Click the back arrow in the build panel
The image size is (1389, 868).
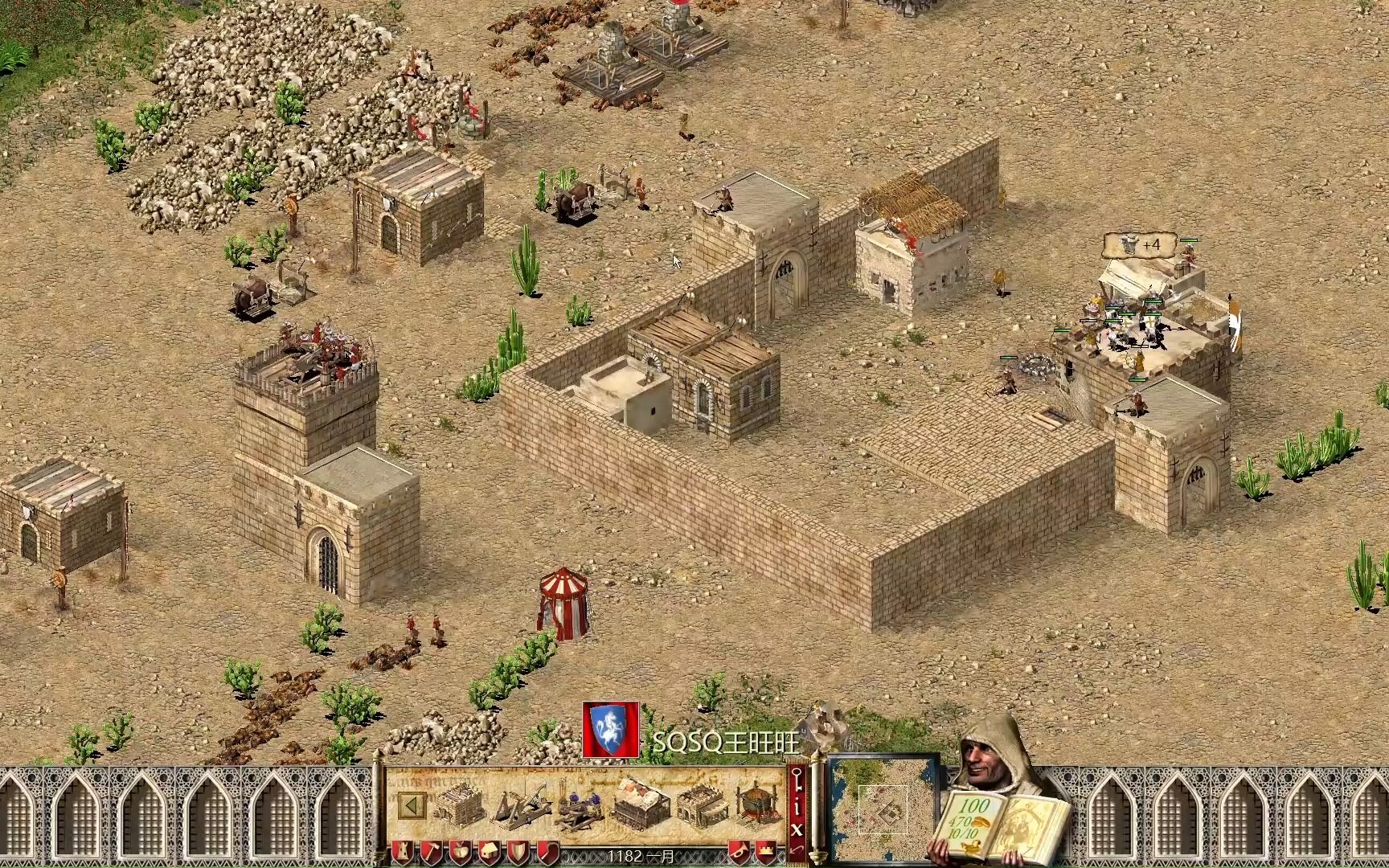click(413, 806)
